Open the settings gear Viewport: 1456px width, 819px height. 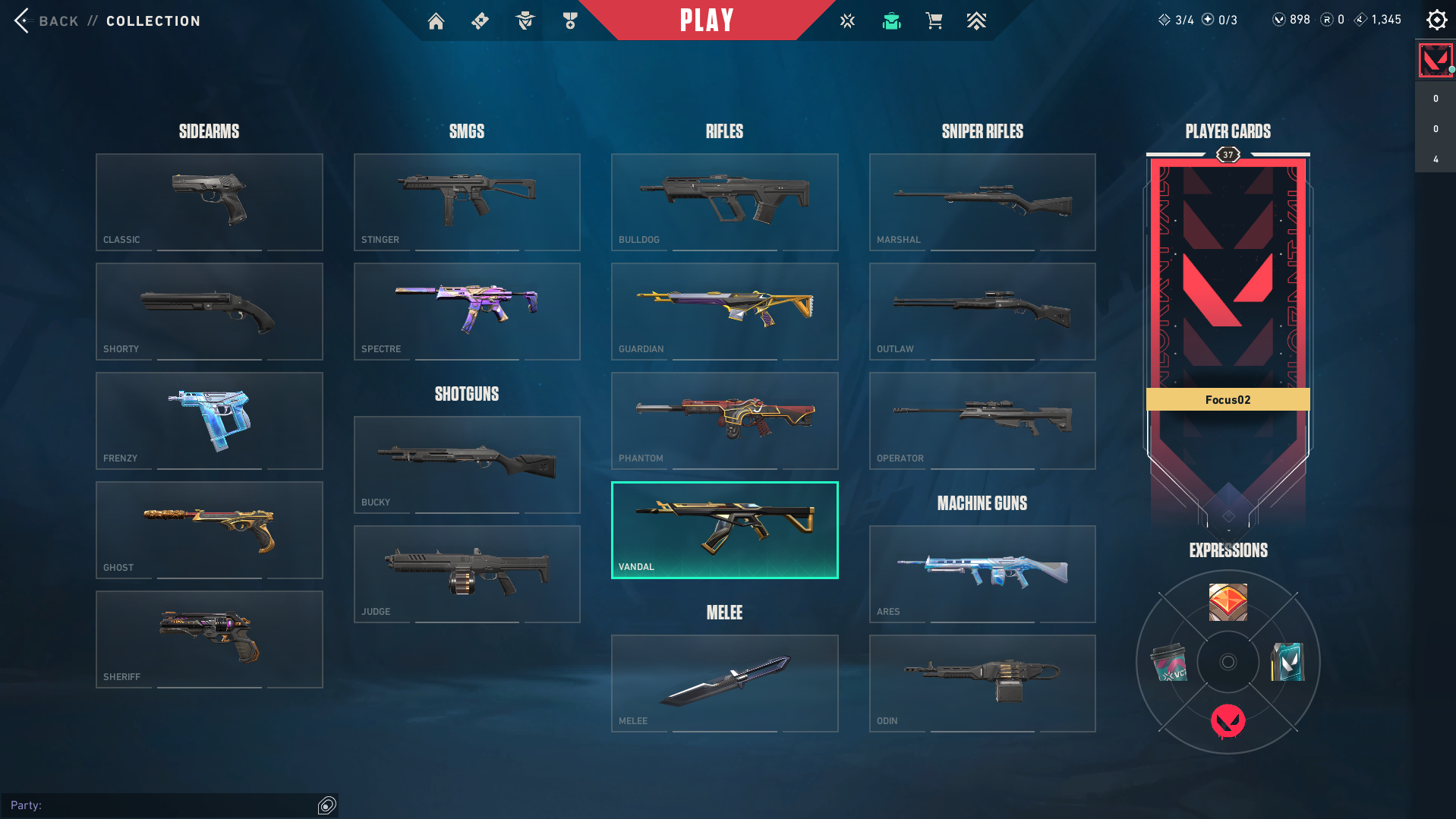1436,20
